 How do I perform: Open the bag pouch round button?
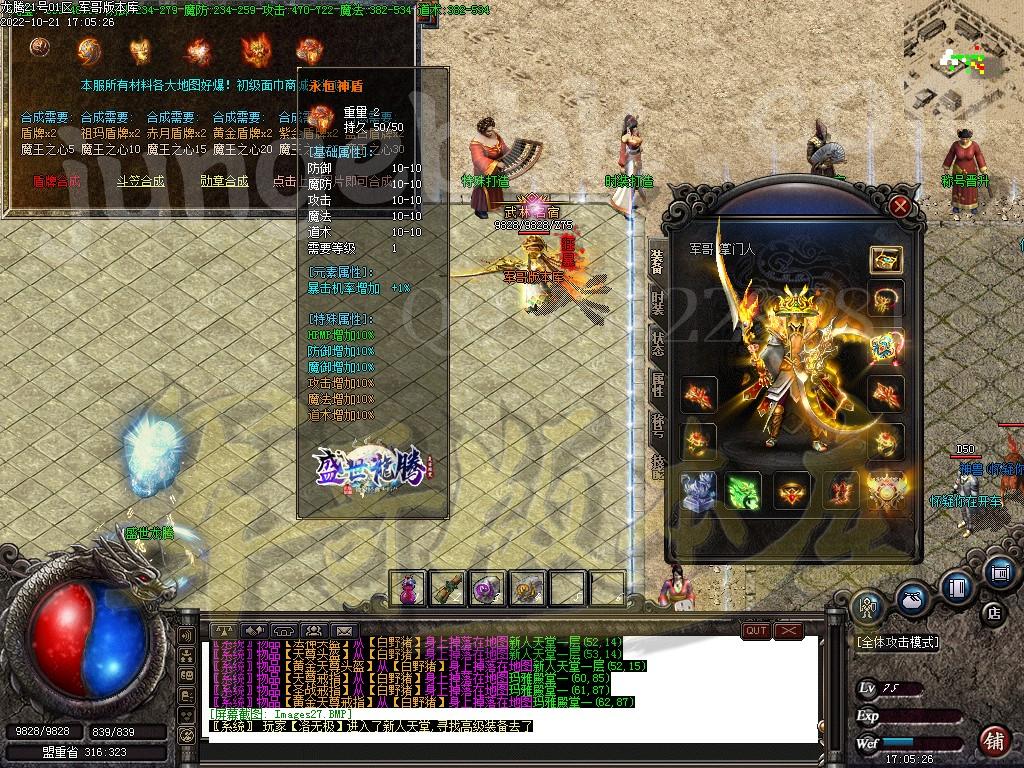click(911, 598)
